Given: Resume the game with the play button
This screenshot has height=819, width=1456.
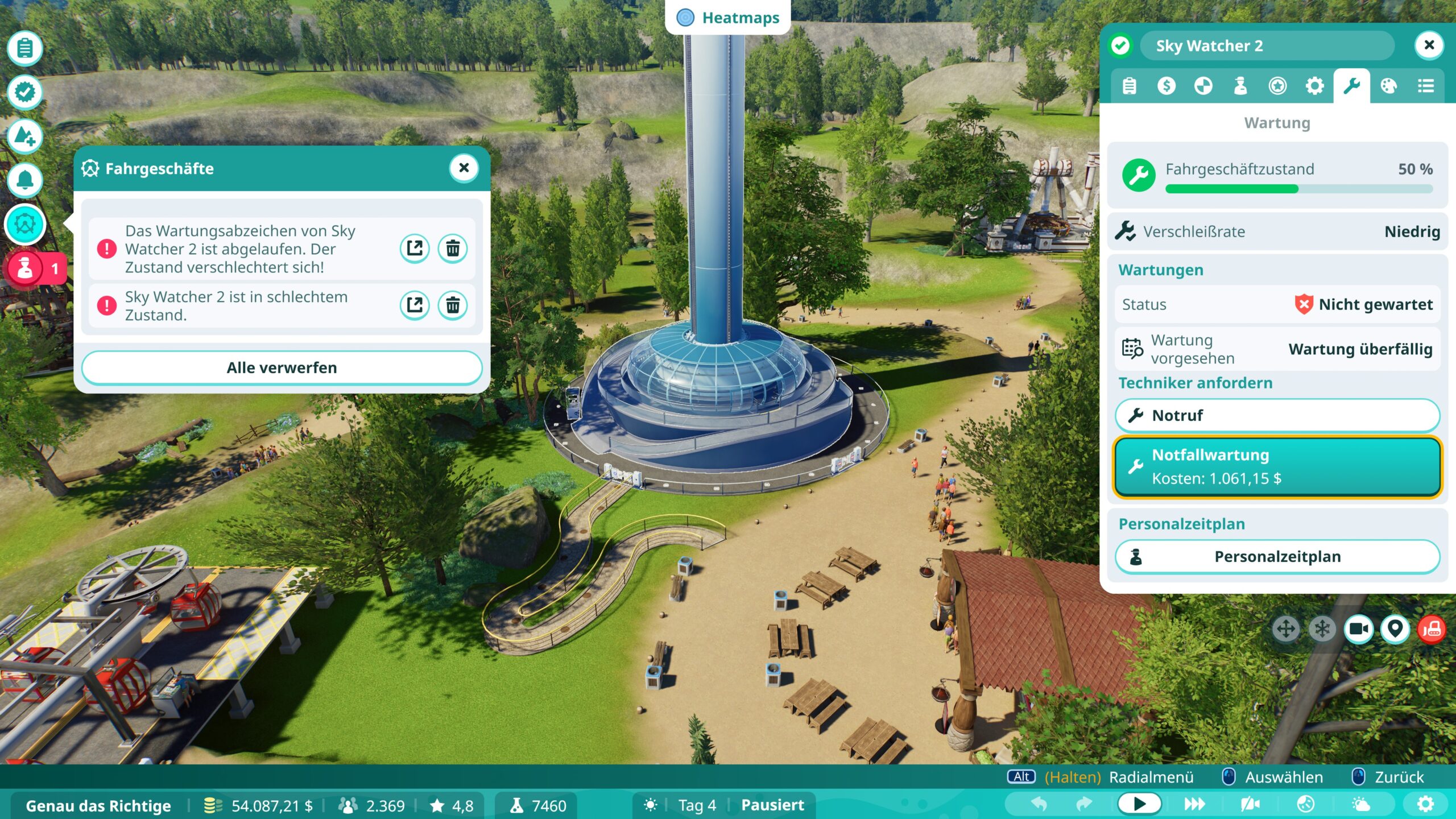Looking at the screenshot, I should point(1139,804).
